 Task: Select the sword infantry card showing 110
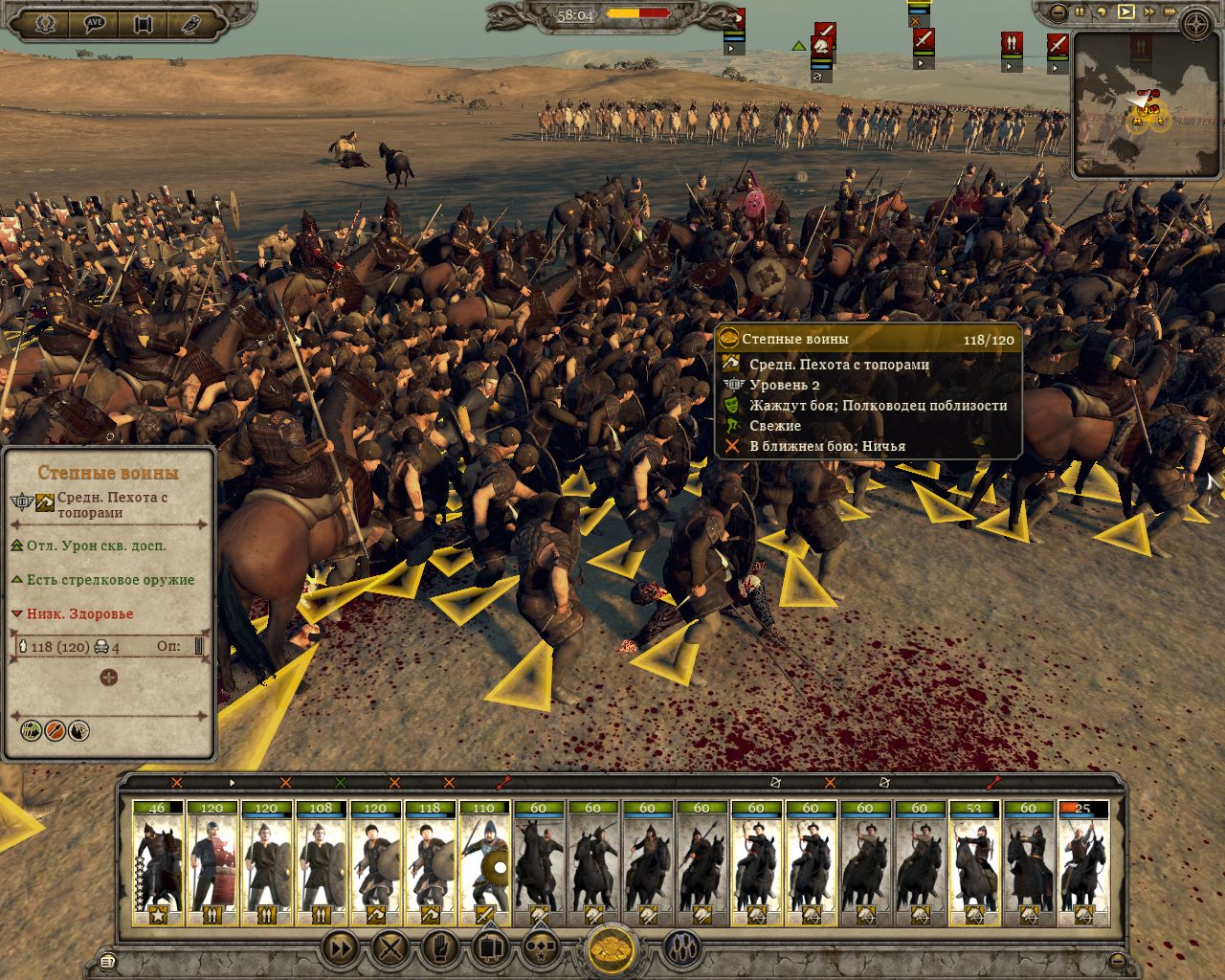[x=484, y=863]
